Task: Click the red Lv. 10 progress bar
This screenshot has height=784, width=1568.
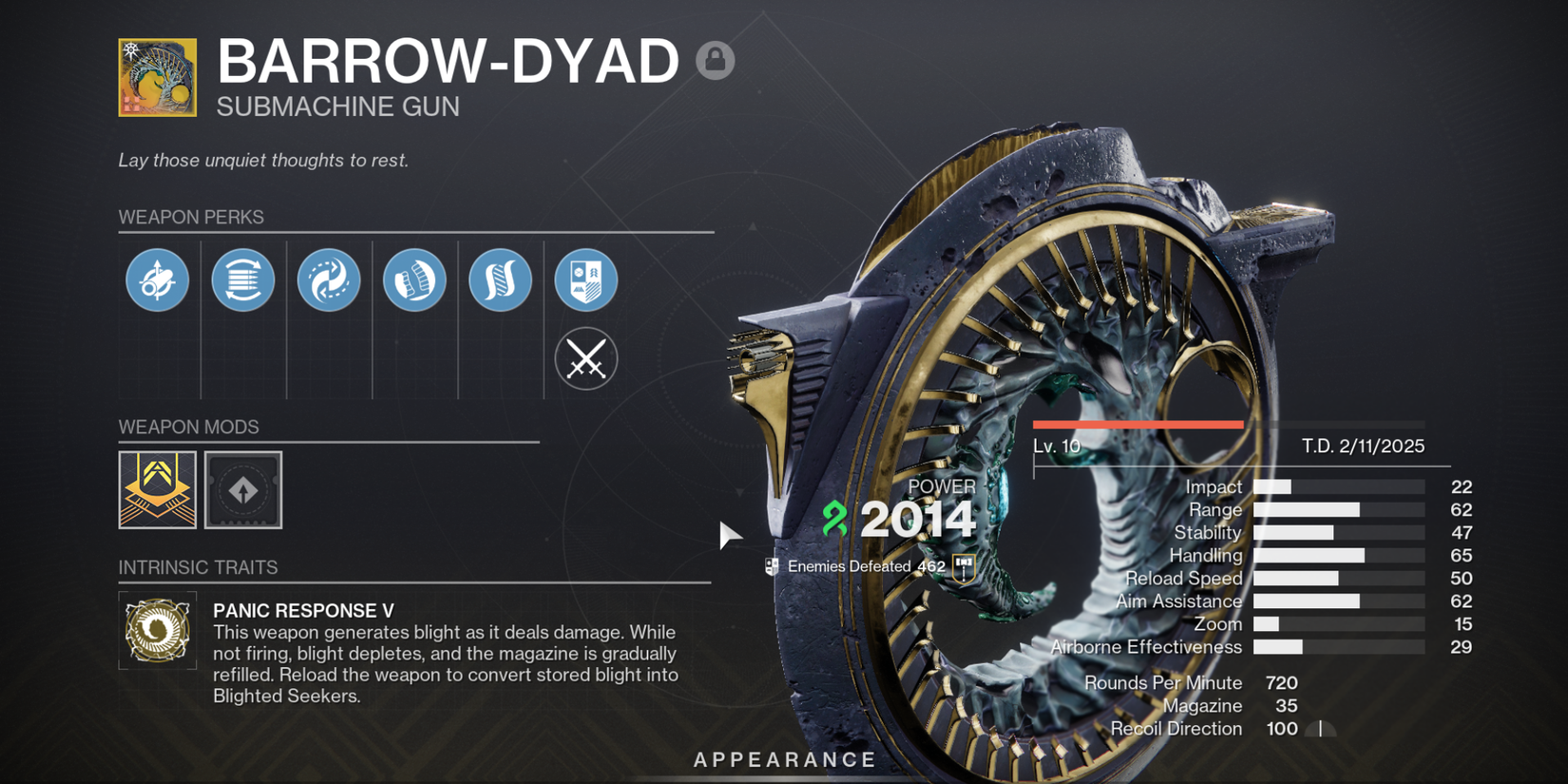Action: pyautogui.click(x=1138, y=424)
